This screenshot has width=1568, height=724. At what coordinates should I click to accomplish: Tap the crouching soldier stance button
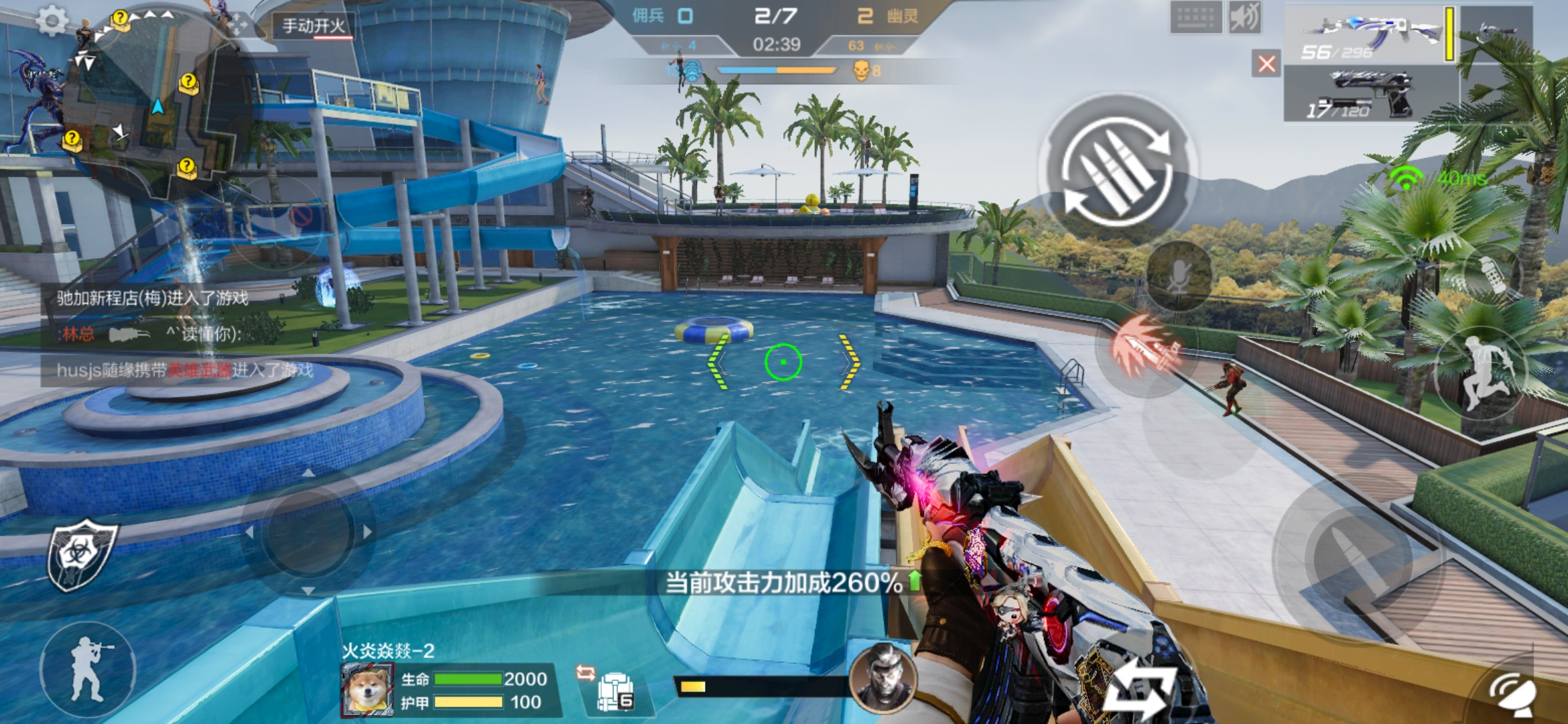point(87,670)
